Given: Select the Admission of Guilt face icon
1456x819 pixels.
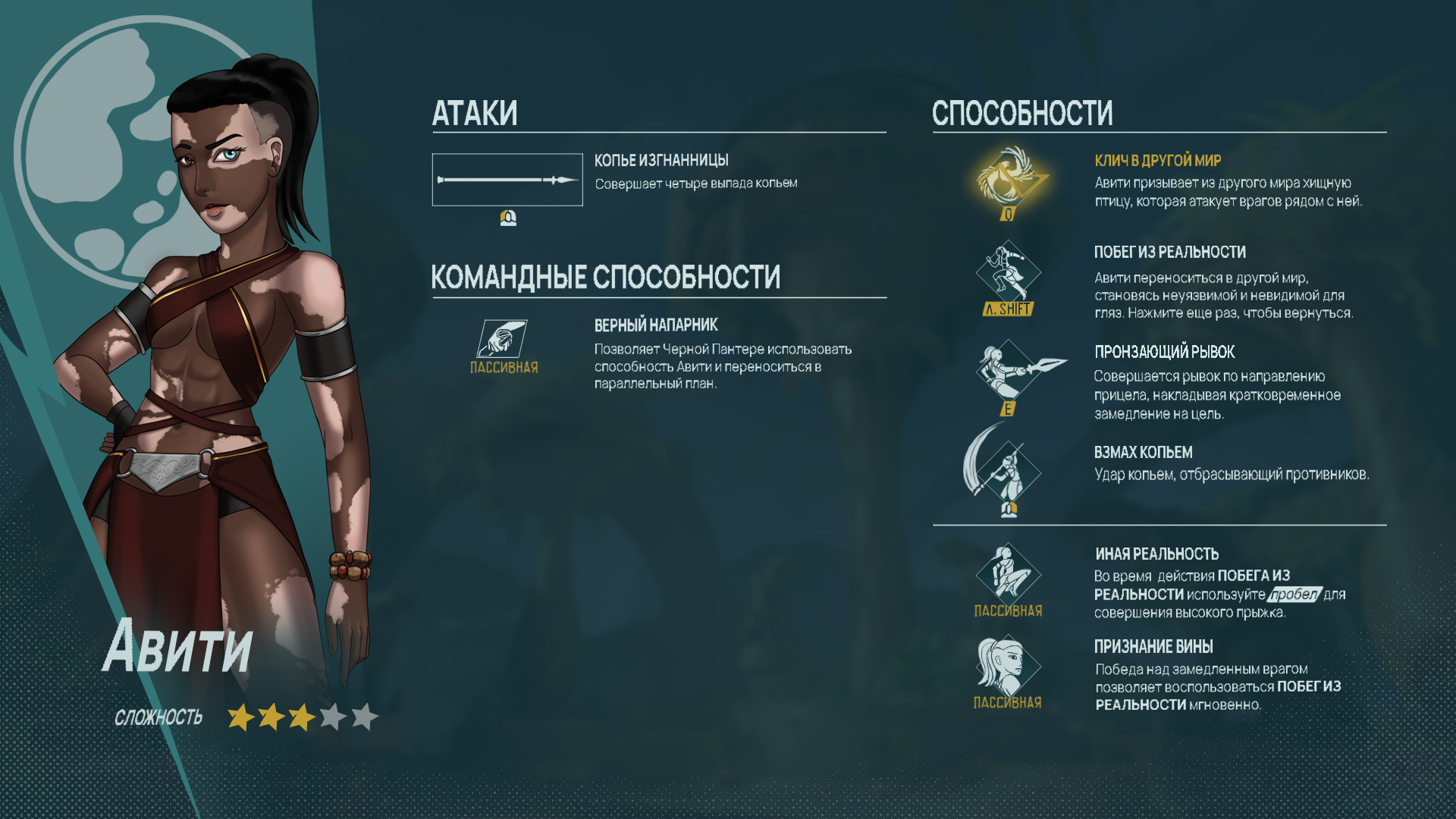Looking at the screenshot, I should pos(1007,665).
